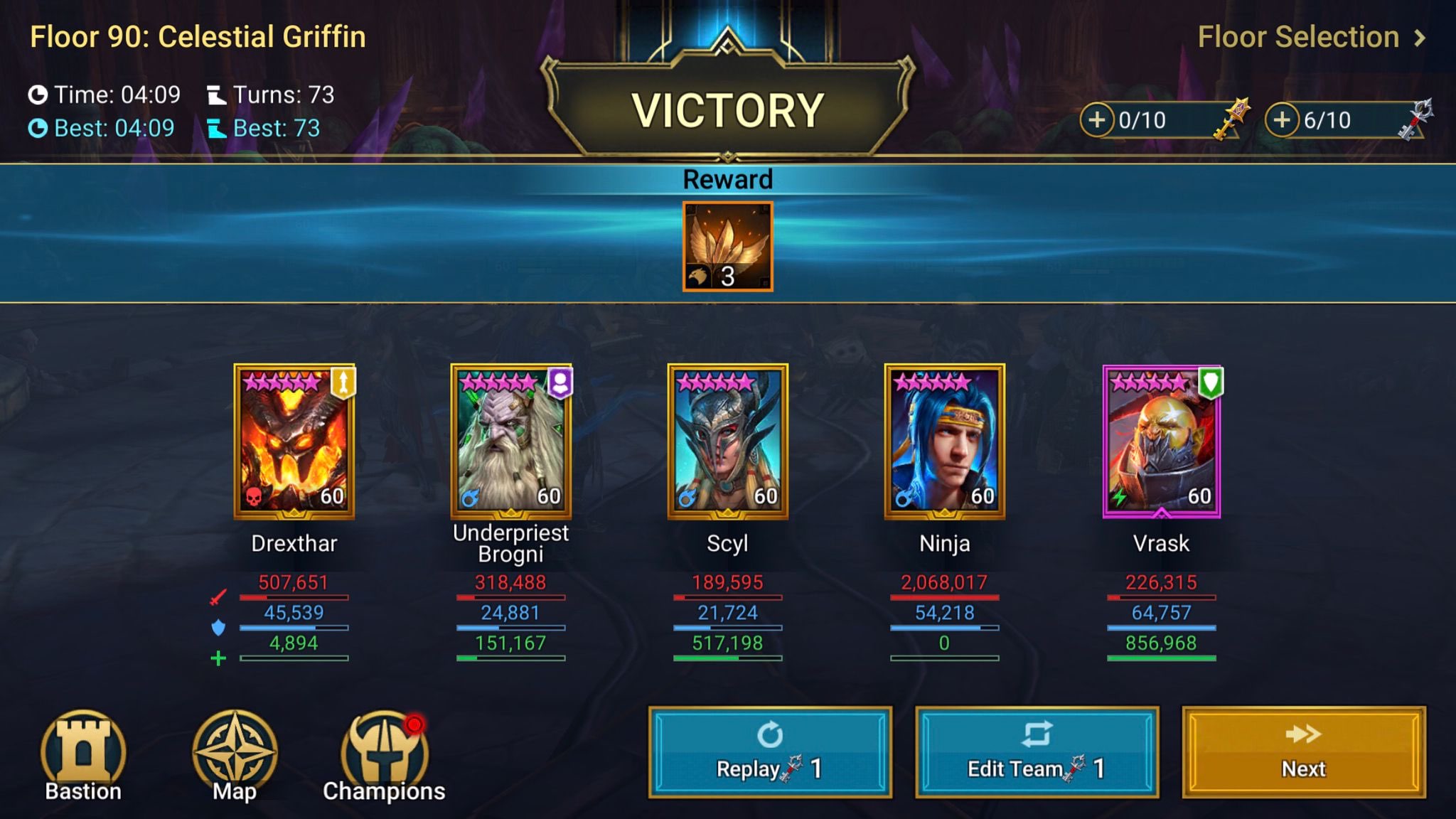Click the Time clock icon in the stats
The image size is (1456, 819).
[41, 94]
